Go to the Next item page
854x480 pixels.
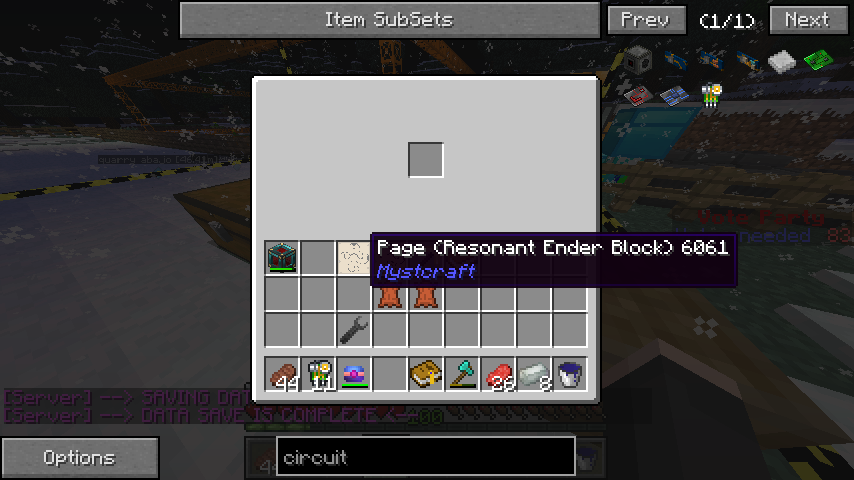(807, 19)
